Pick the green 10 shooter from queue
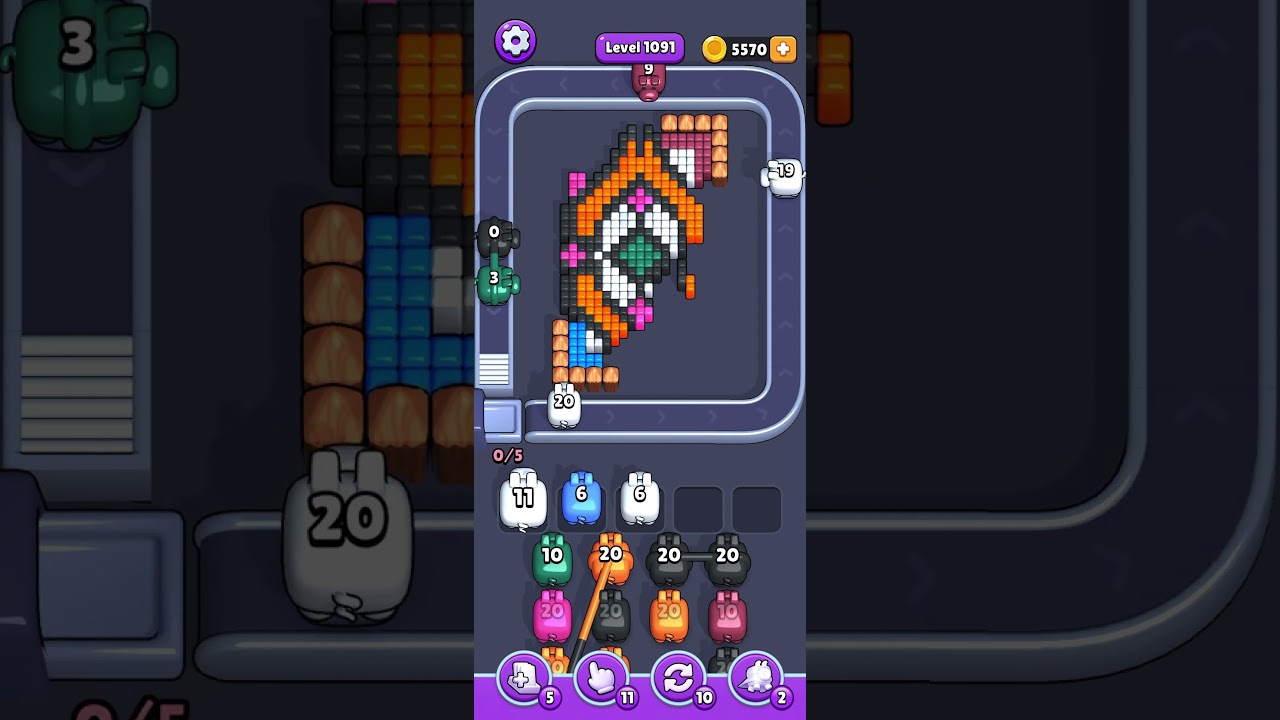 click(552, 562)
